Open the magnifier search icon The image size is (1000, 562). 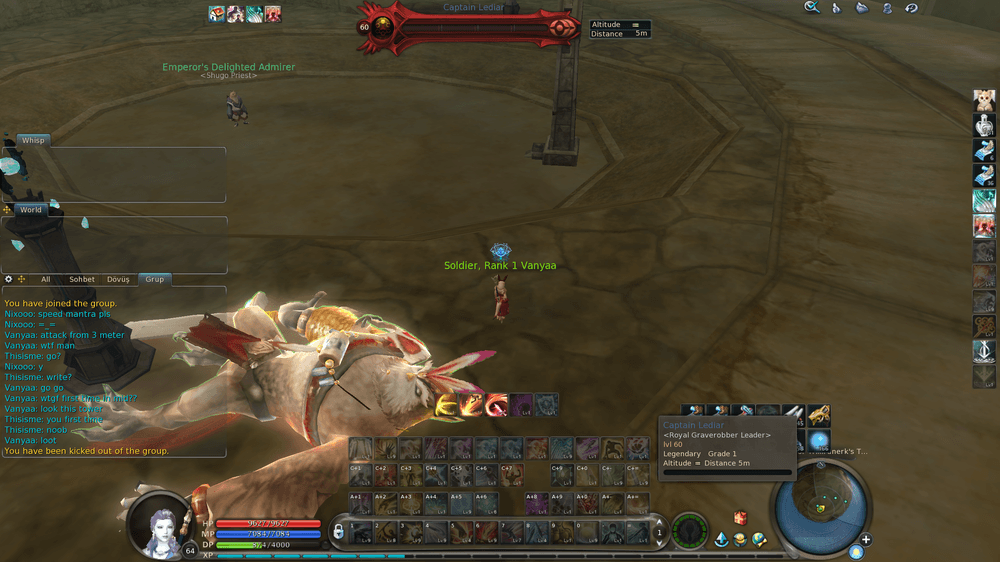tap(813, 7)
